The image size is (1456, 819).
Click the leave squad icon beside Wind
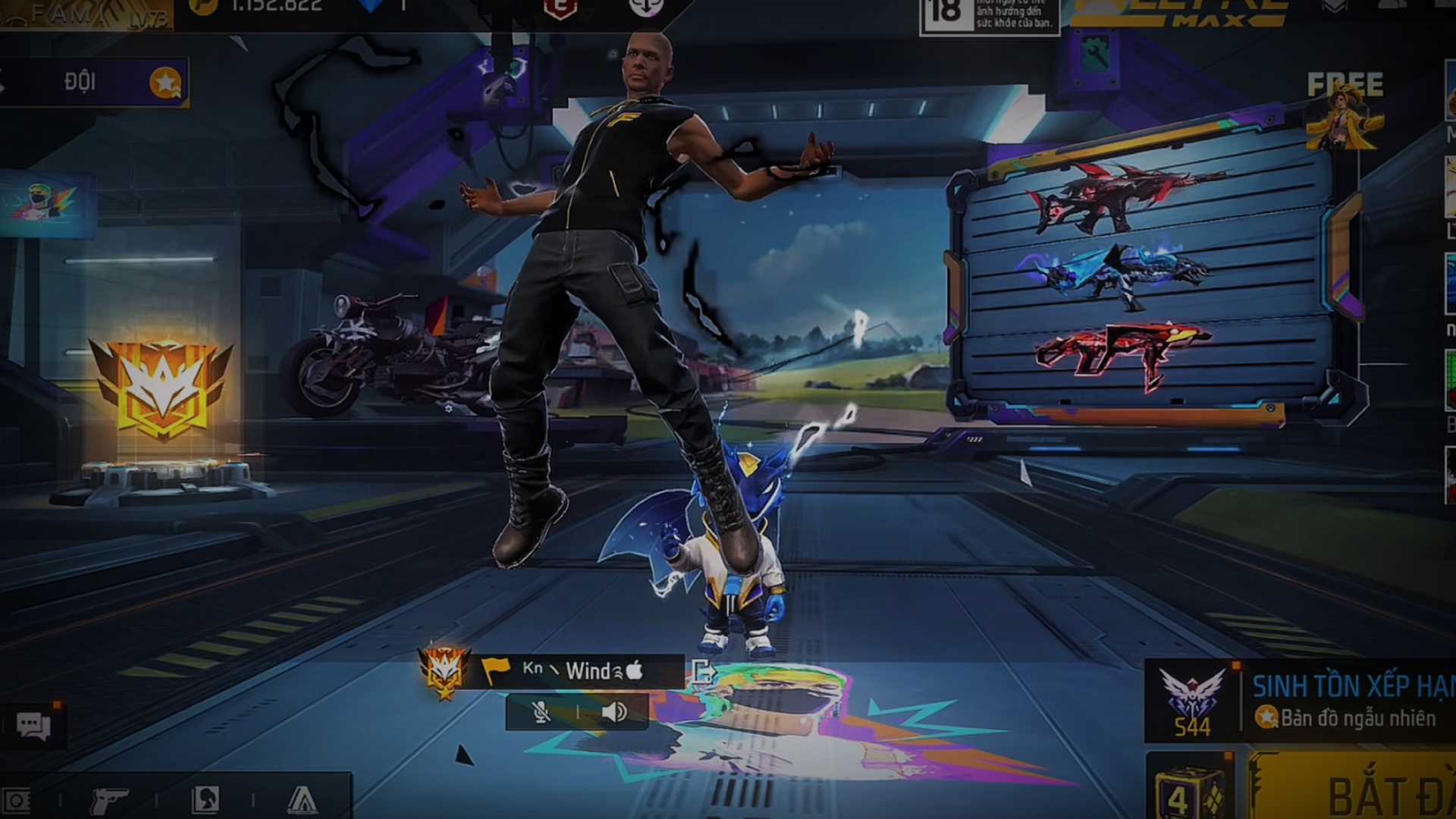pos(702,672)
